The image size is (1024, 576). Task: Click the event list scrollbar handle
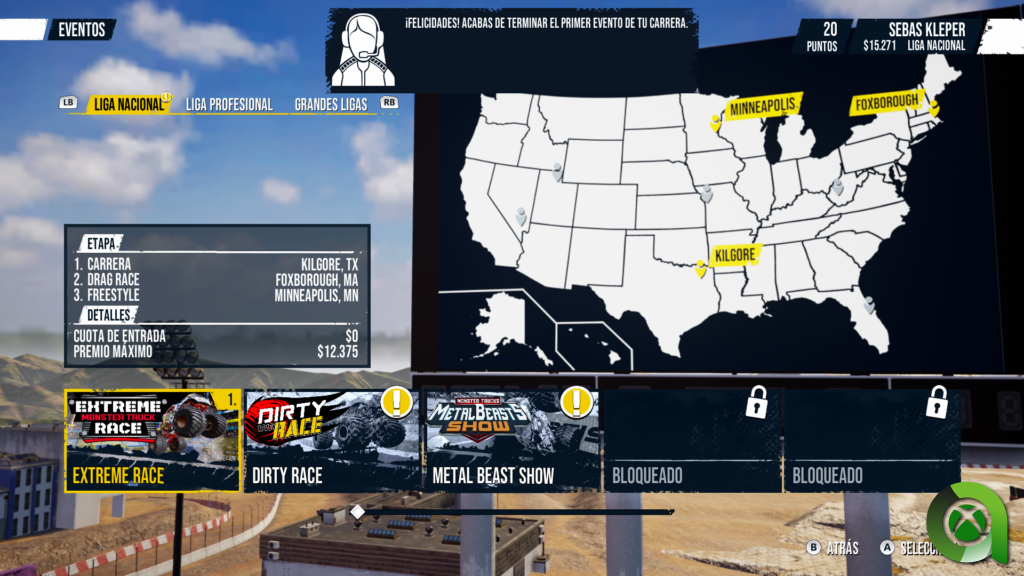[x=357, y=512]
